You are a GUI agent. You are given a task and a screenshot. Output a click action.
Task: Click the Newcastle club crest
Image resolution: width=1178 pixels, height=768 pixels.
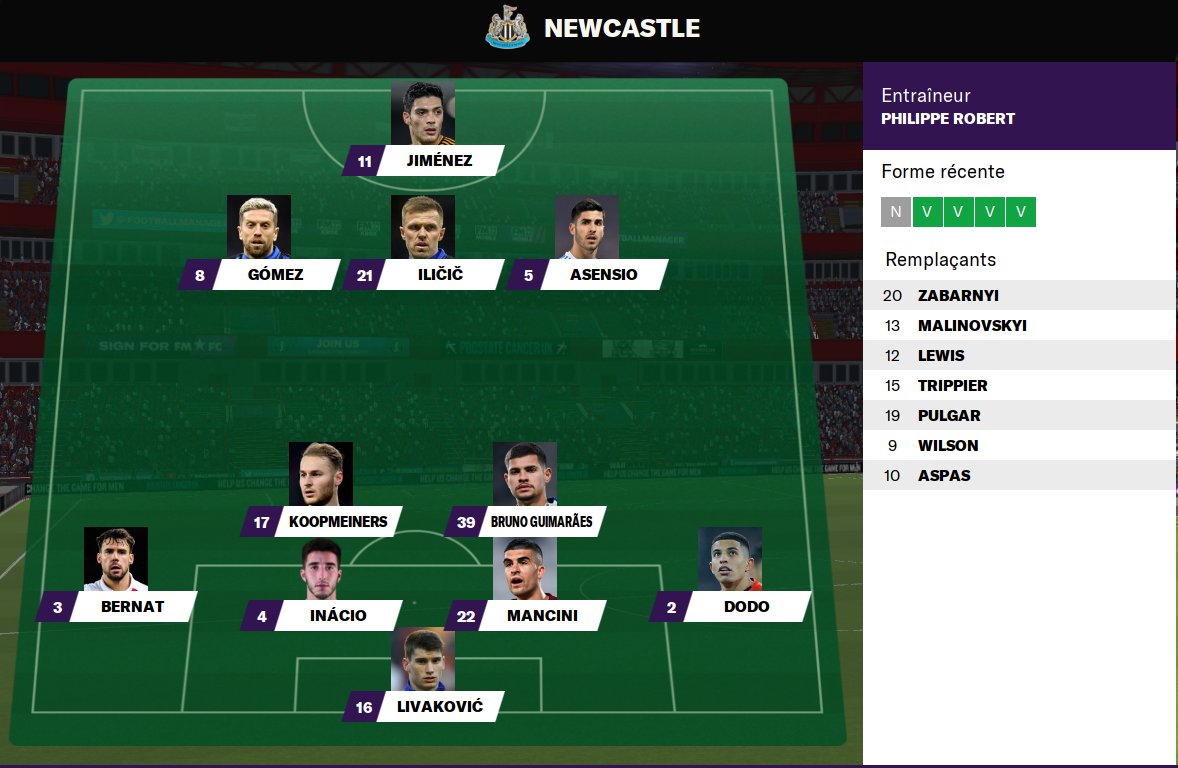pyautogui.click(x=507, y=28)
